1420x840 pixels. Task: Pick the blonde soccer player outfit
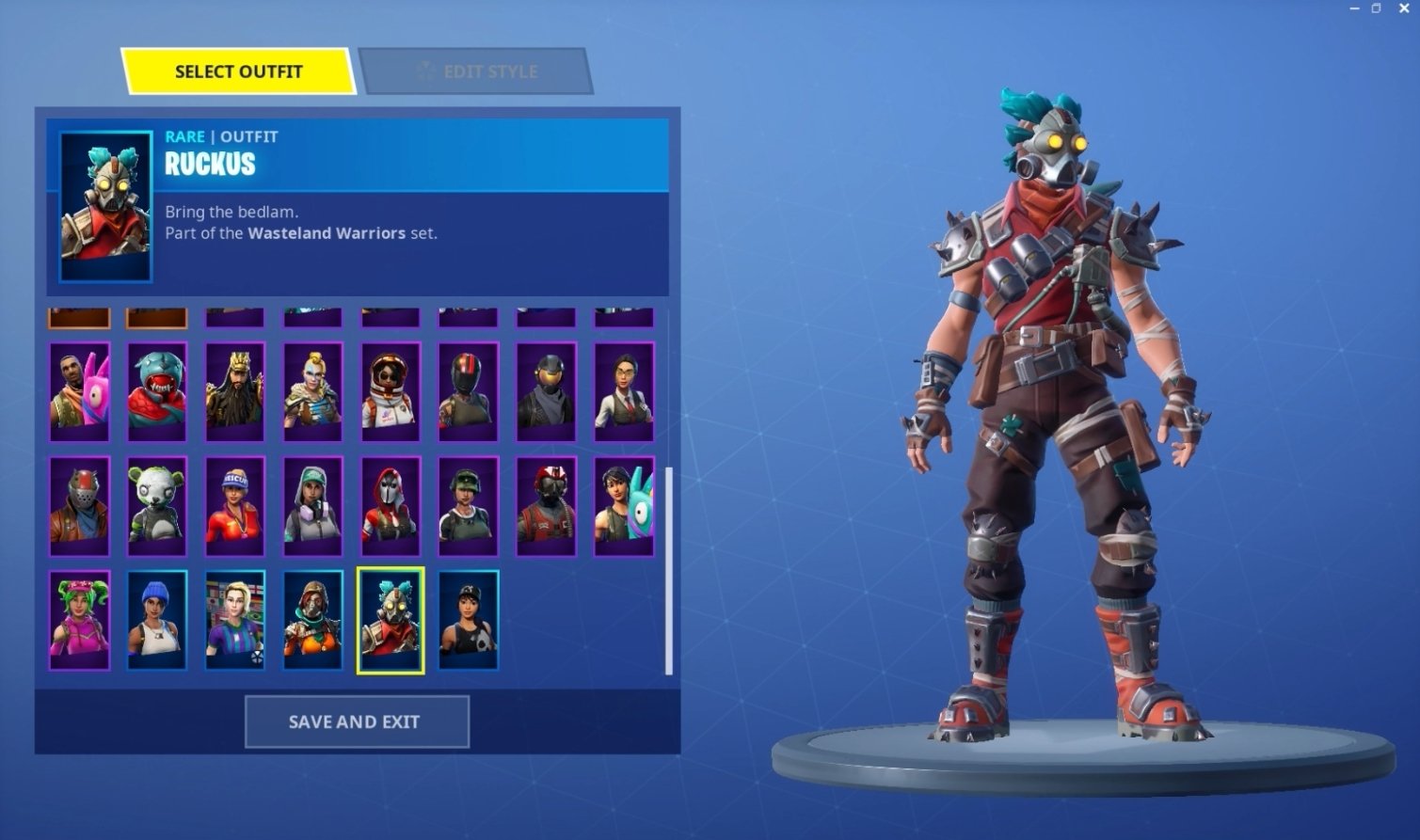click(x=235, y=620)
